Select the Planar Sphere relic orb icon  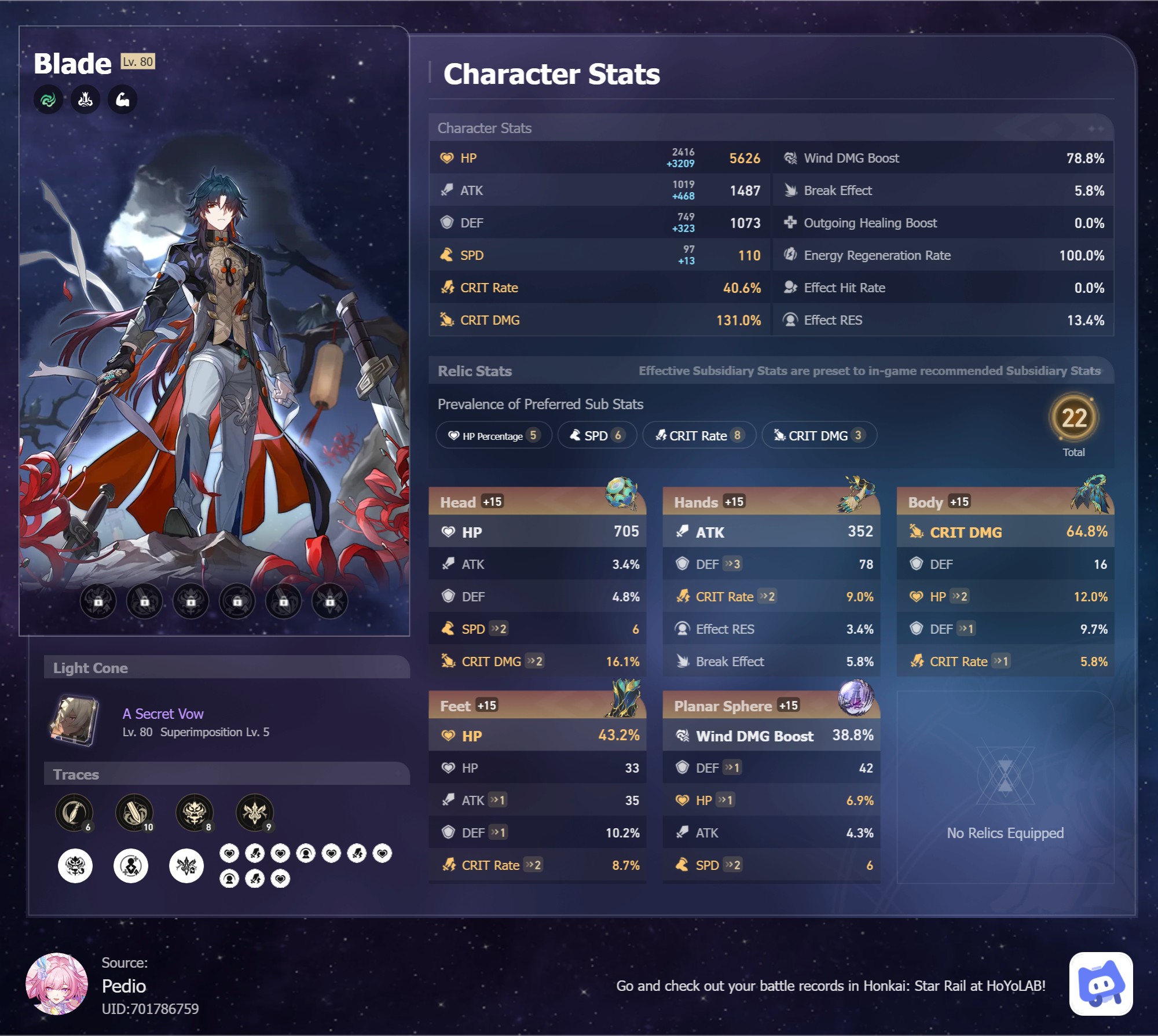click(x=855, y=697)
